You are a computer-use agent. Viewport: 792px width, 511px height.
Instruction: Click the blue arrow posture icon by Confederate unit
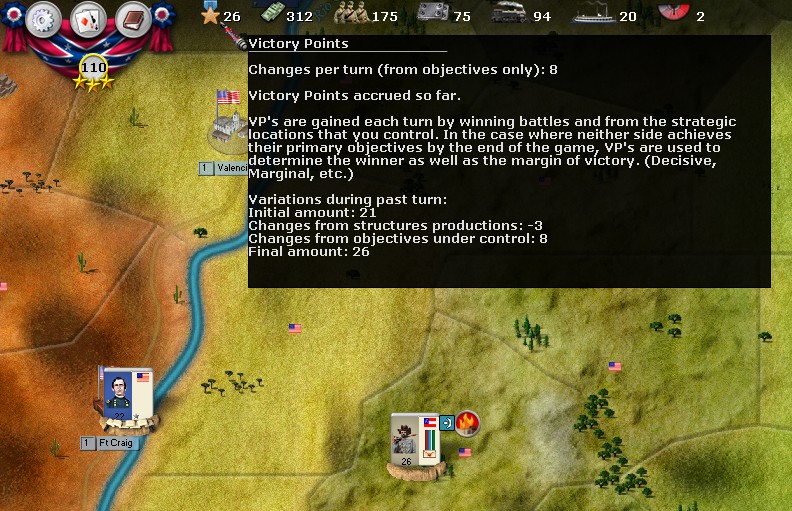tap(446, 423)
